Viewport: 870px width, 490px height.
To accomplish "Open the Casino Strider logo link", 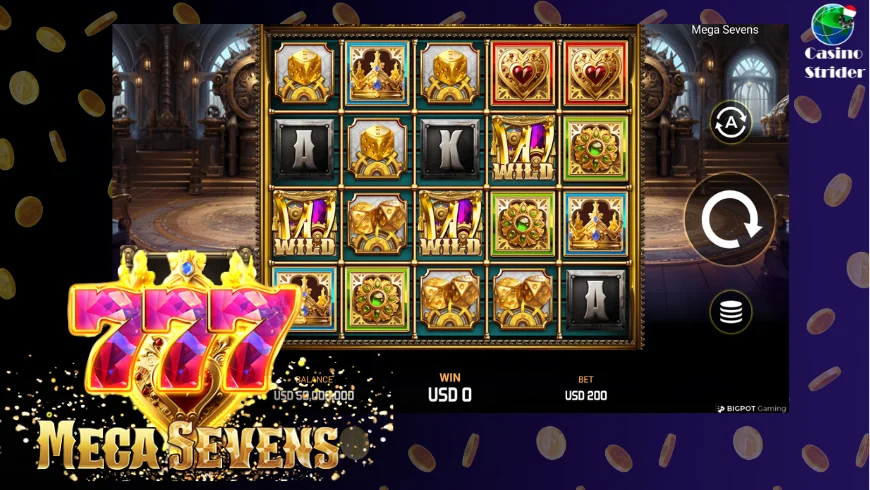I will [x=835, y=42].
